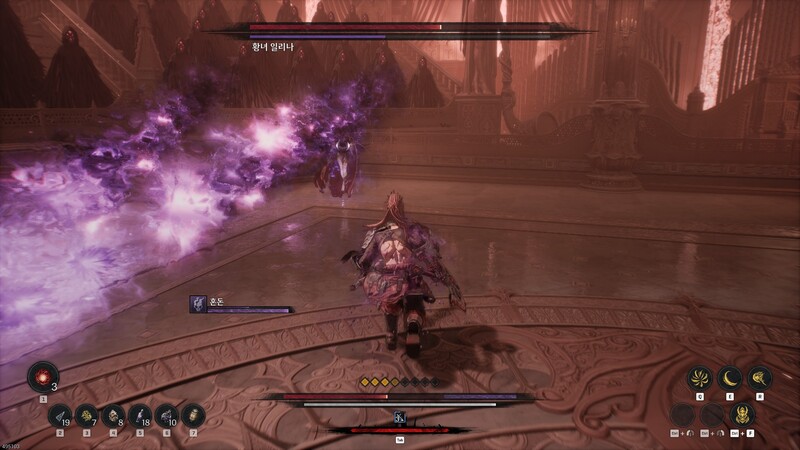
Task: Trigger the golden hammer strike skill
Action: [x=760, y=378]
